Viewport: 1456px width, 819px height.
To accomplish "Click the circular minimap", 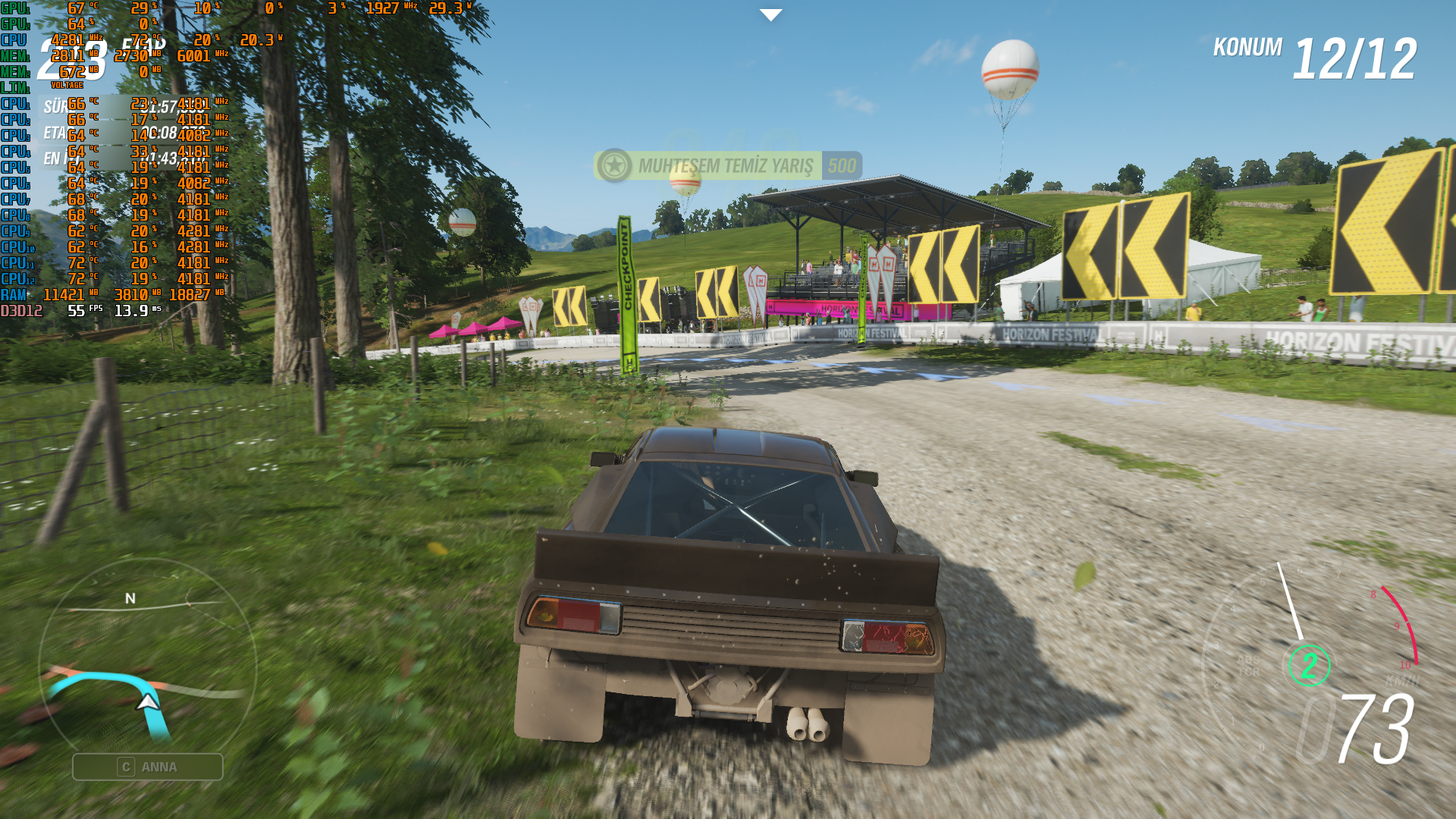I will coord(147,667).
